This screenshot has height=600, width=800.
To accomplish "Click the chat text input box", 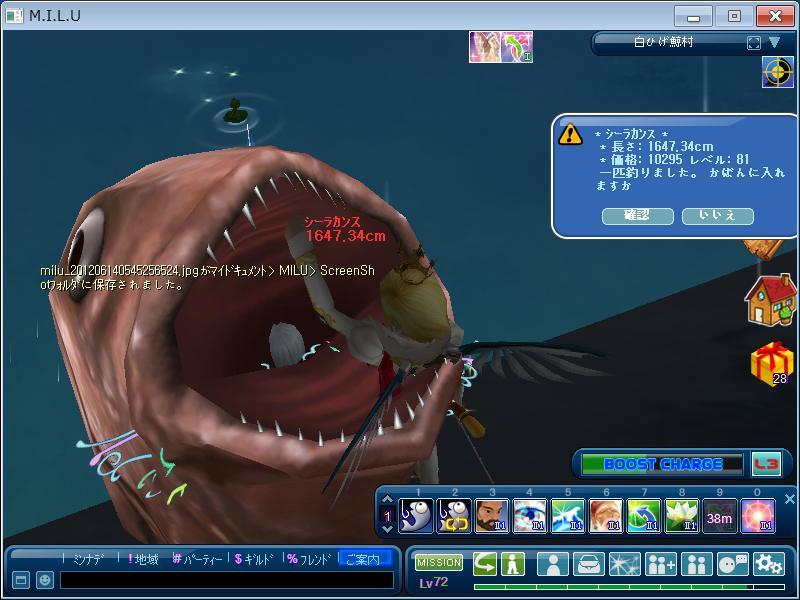I will click(225, 580).
